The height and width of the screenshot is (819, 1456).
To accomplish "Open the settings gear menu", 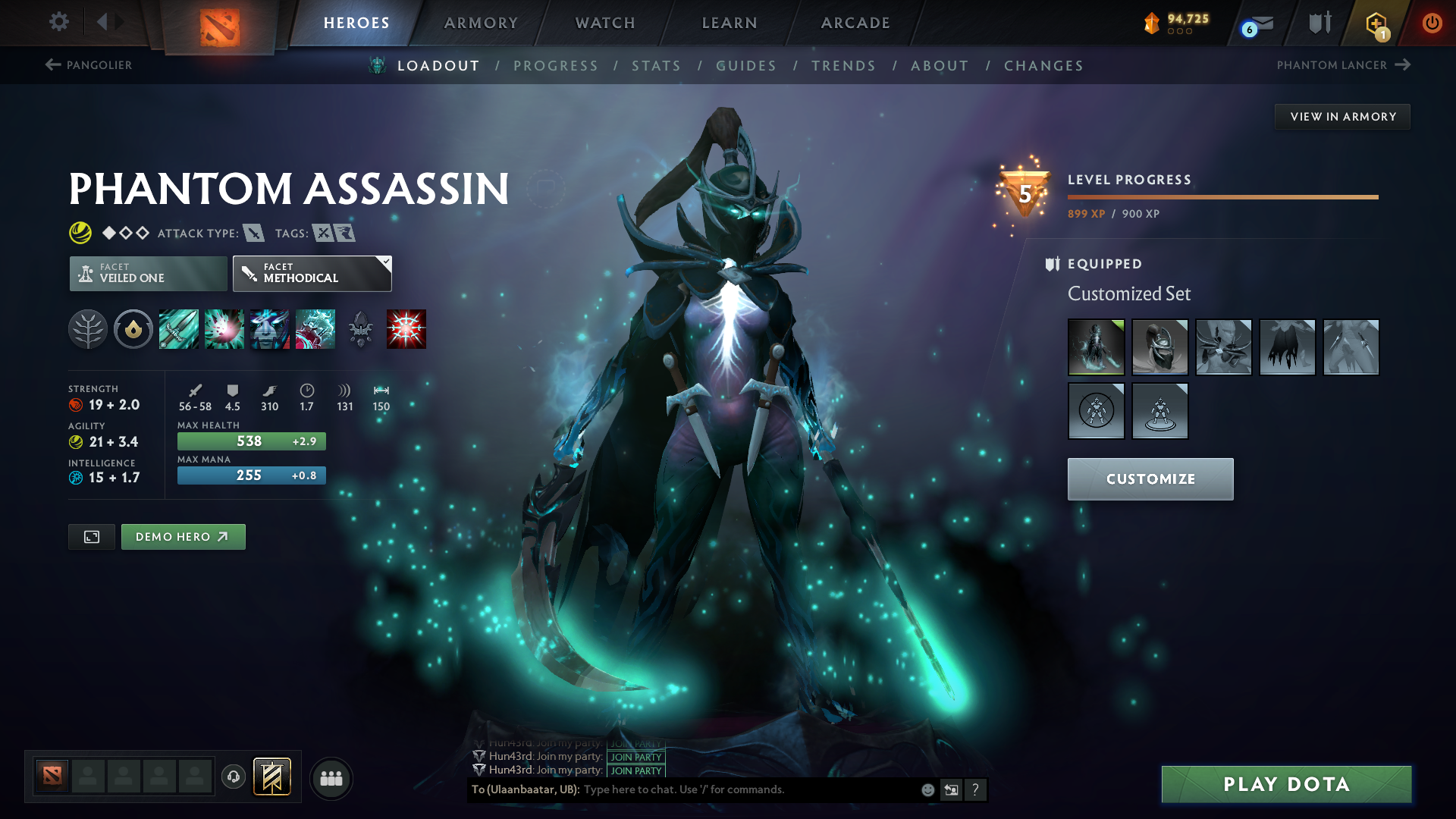I will [58, 22].
